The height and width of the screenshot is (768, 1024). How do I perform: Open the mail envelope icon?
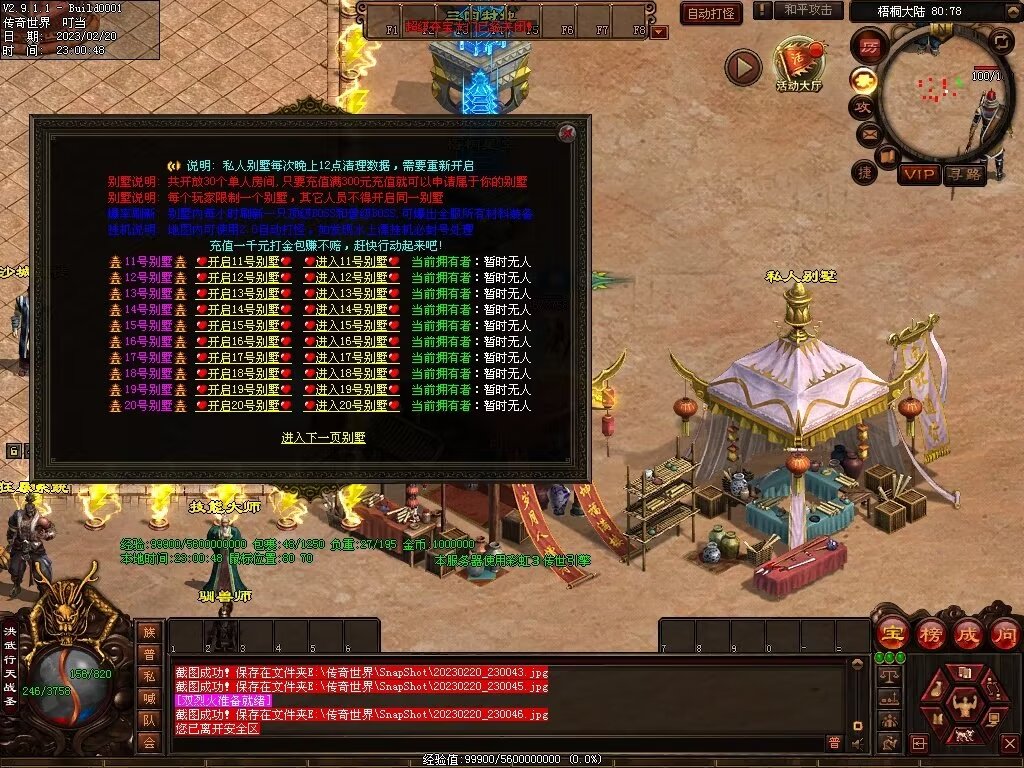pyautogui.click(x=865, y=133)
